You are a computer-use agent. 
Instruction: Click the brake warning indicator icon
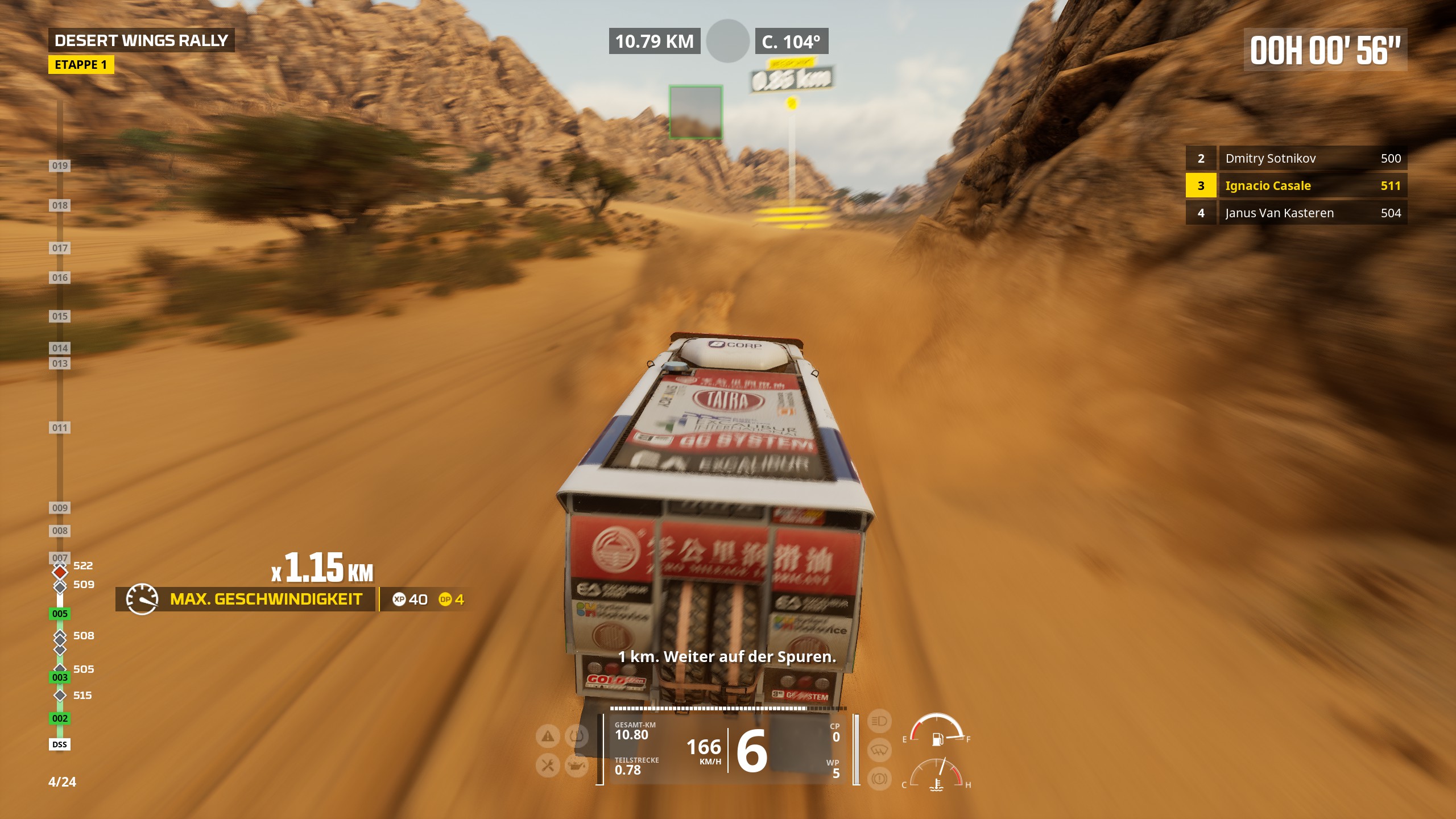[879, 778]
